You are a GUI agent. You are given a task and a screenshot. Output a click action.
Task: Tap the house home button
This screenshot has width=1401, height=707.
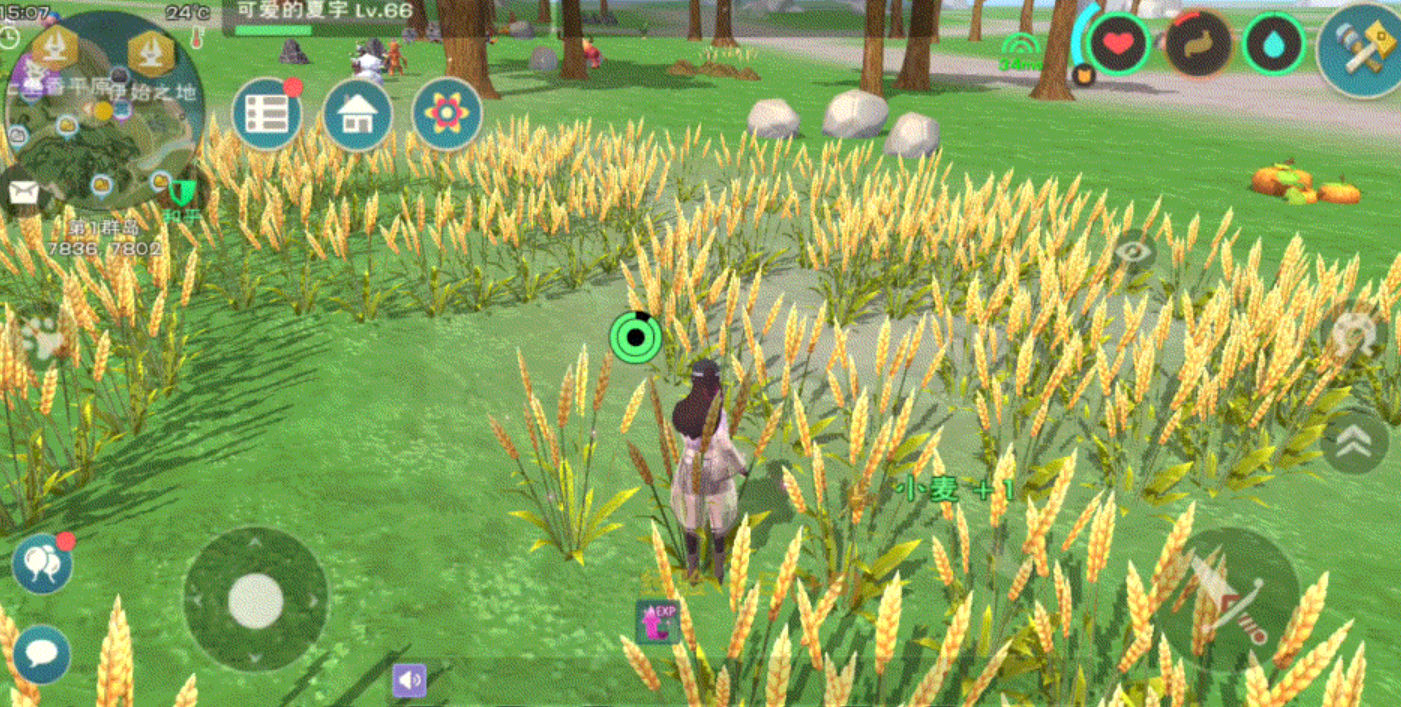(x=357, y=114)
